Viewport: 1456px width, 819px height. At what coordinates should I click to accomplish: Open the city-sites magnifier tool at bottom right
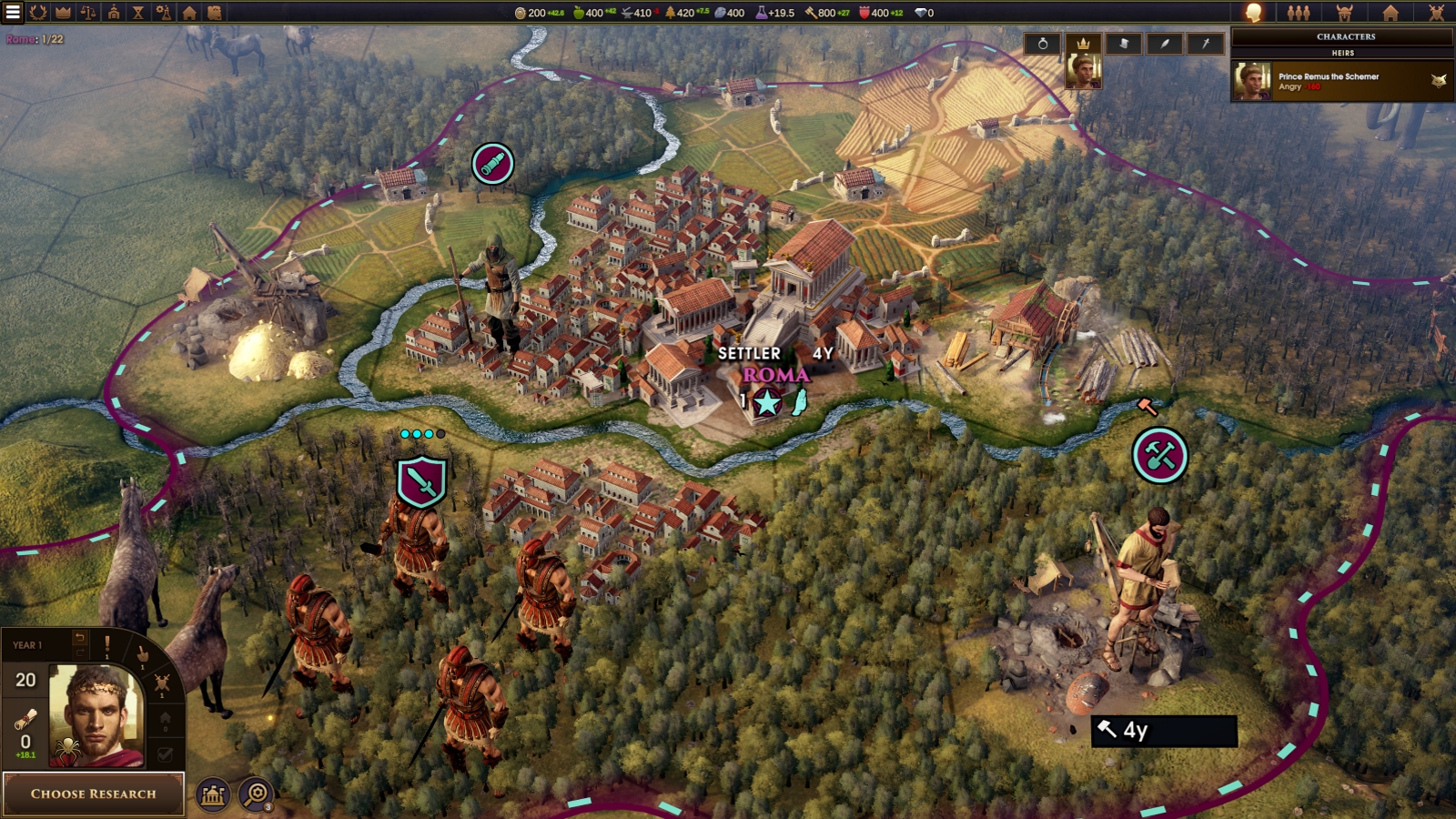257,794
